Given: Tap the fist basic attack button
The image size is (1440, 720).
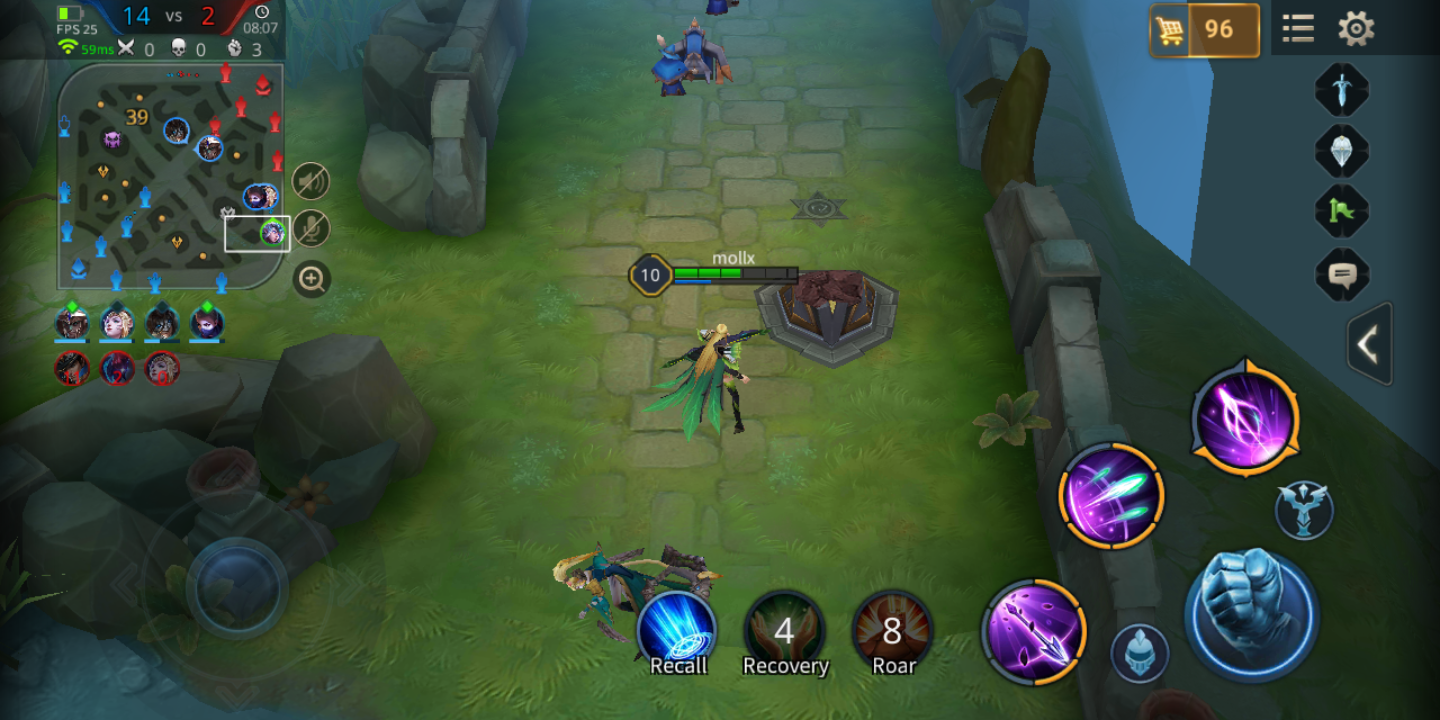Looking at the screenshot, I should [x=1251, y=614].
